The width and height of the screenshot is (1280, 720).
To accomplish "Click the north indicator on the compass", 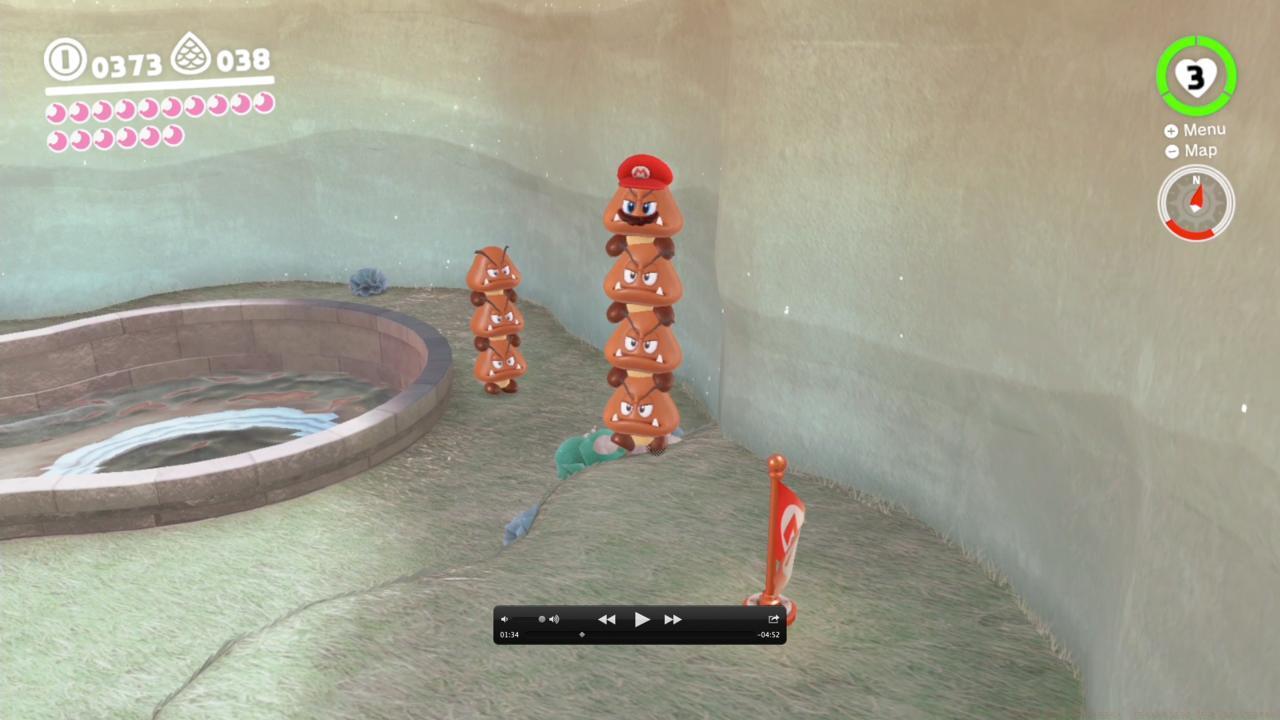I will [x=1196, y=181].
